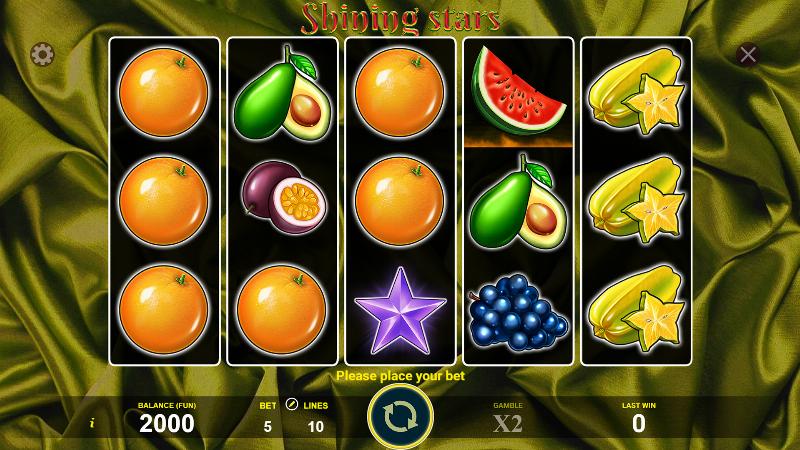
Task: Adjust the bet amount
Action: [267, 424]
